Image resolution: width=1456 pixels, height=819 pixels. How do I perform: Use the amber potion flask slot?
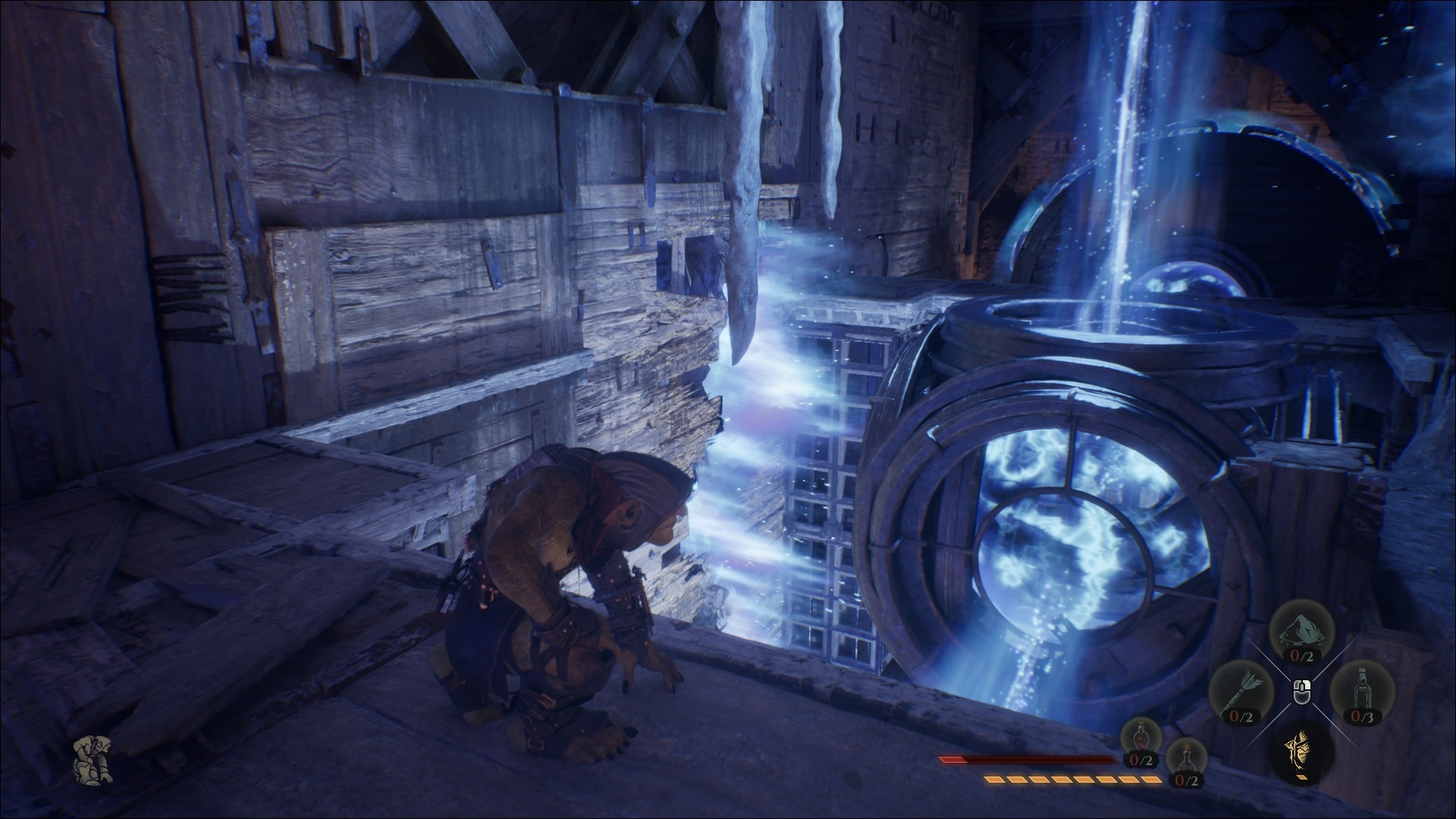[x=1185, y=761]
